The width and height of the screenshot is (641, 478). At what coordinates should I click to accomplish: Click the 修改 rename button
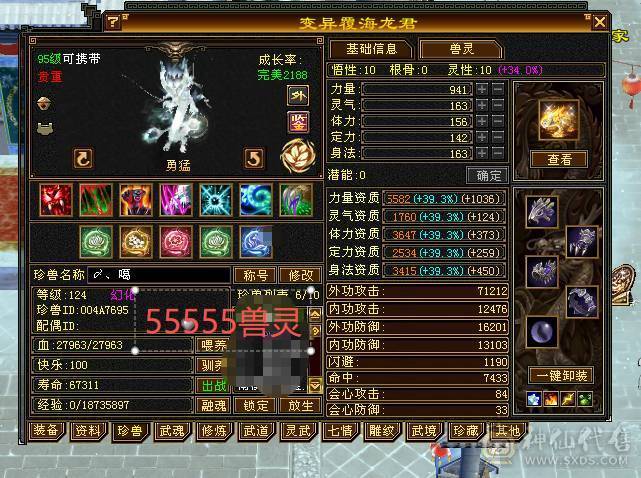coord(300,275)
